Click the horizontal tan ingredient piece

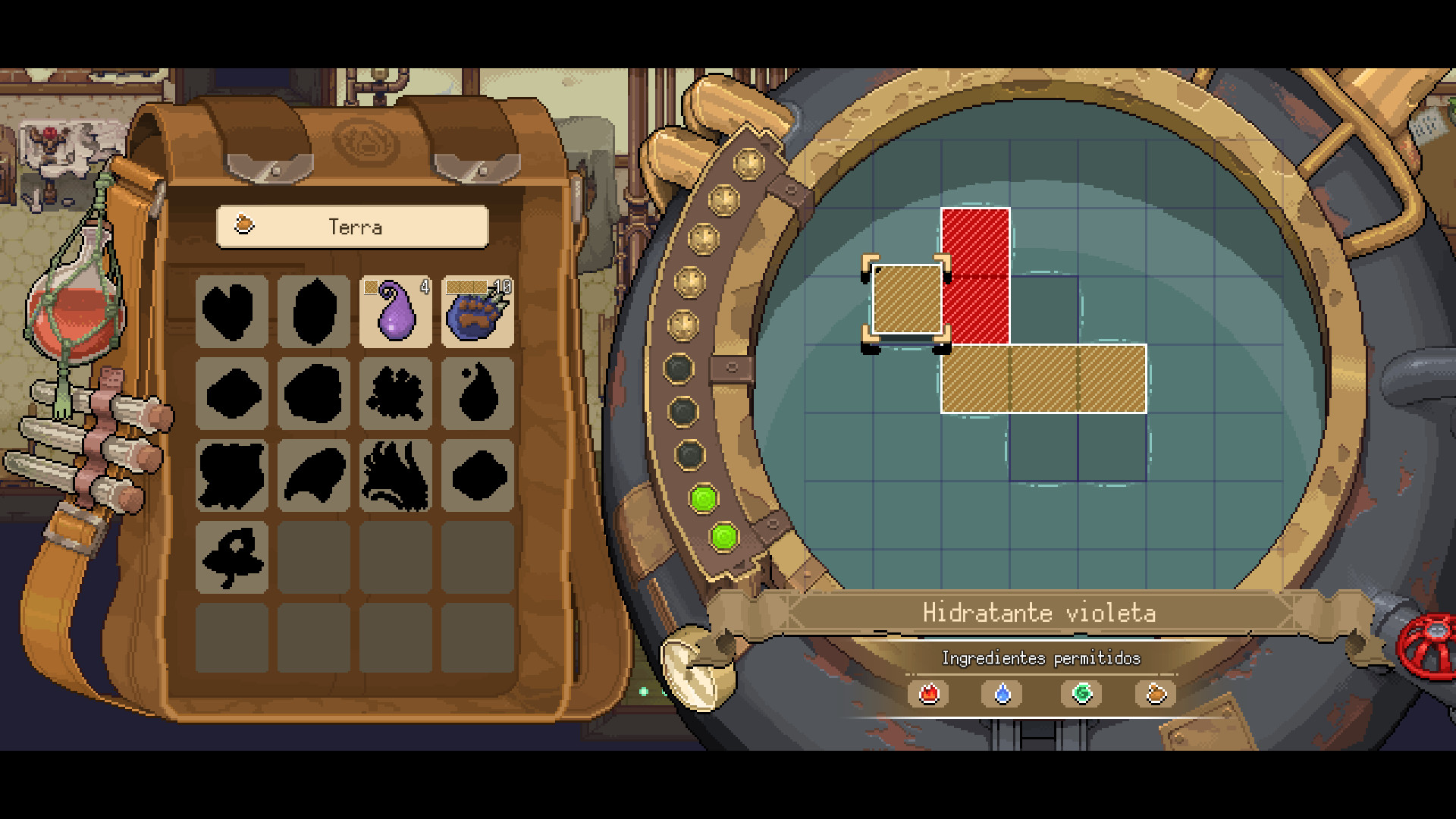(x=1043, y=378)
